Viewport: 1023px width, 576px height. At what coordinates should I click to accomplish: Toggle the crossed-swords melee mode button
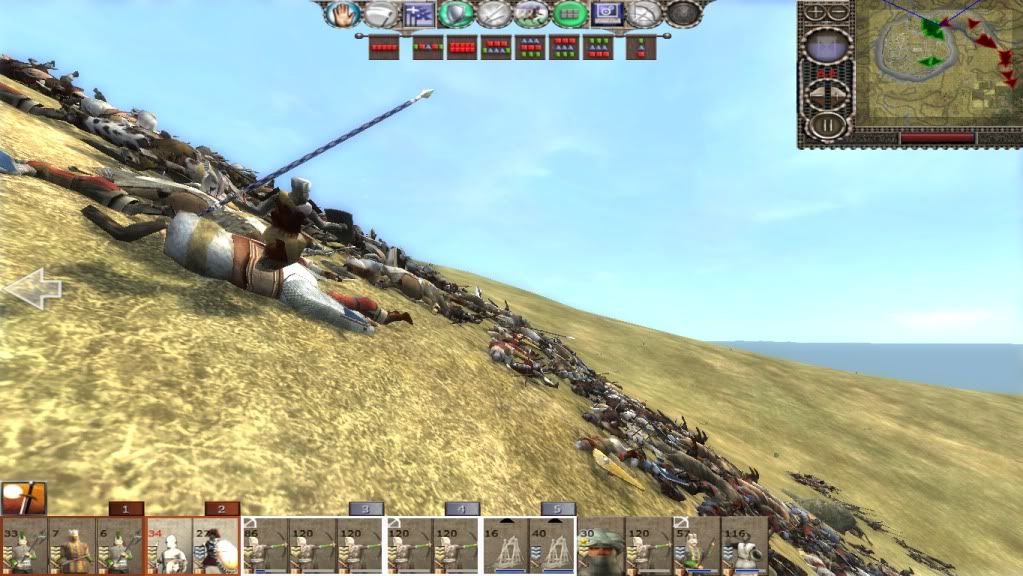(494, 14)
